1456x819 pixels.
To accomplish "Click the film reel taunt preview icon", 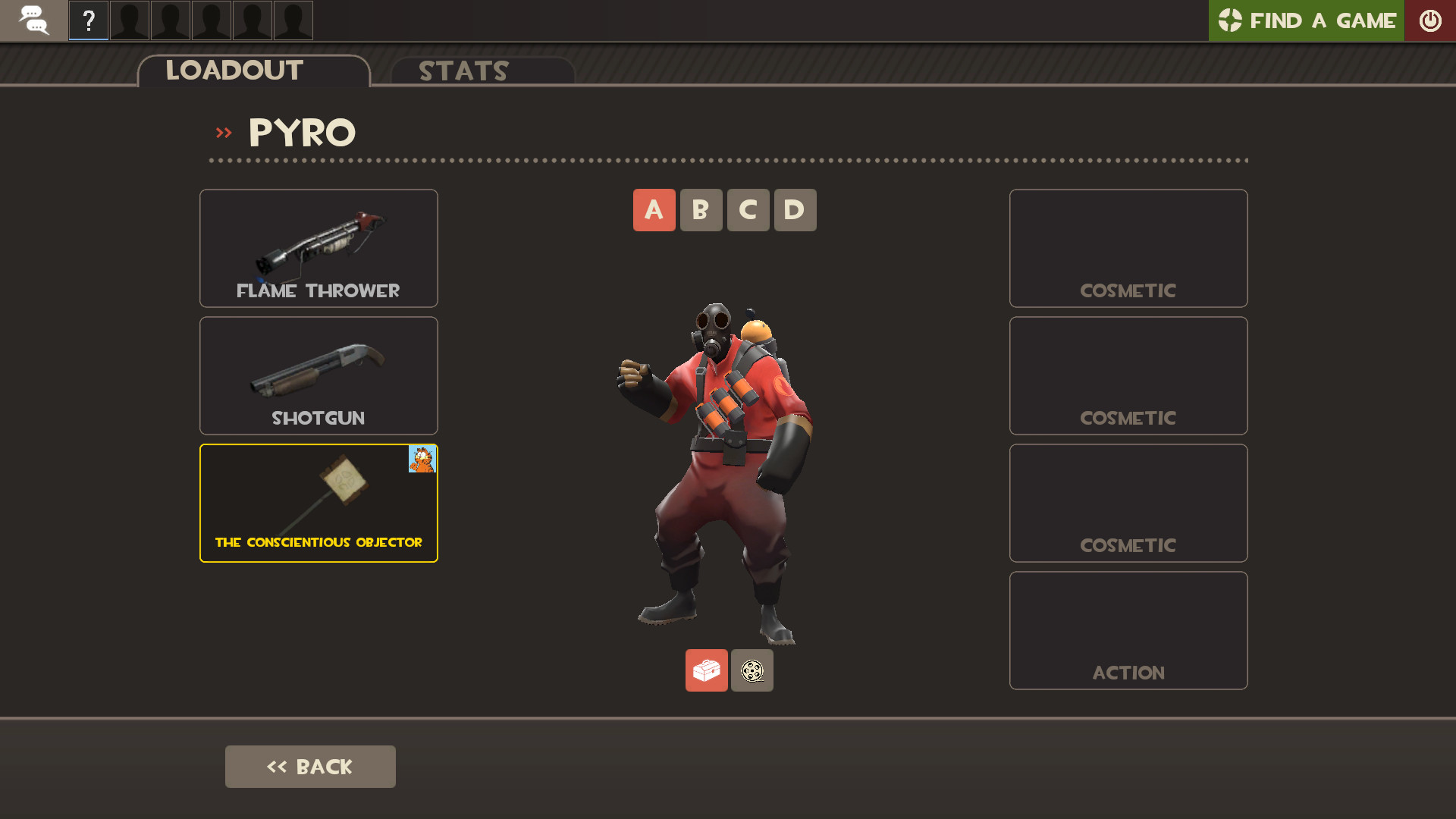I will point(752,670).
